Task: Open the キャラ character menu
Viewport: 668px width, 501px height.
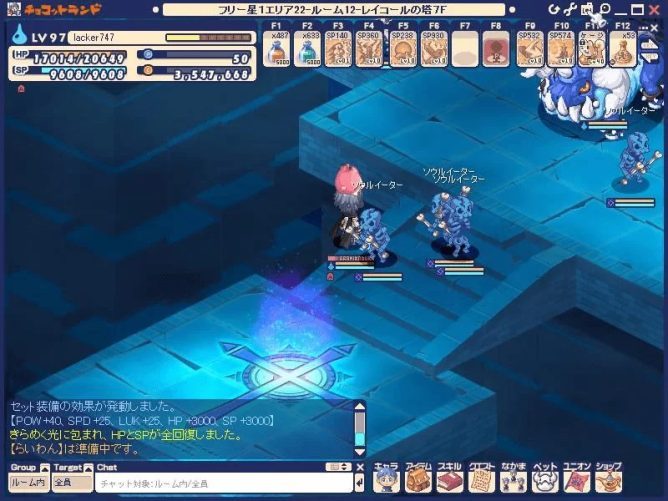Action: coord(386,480)
